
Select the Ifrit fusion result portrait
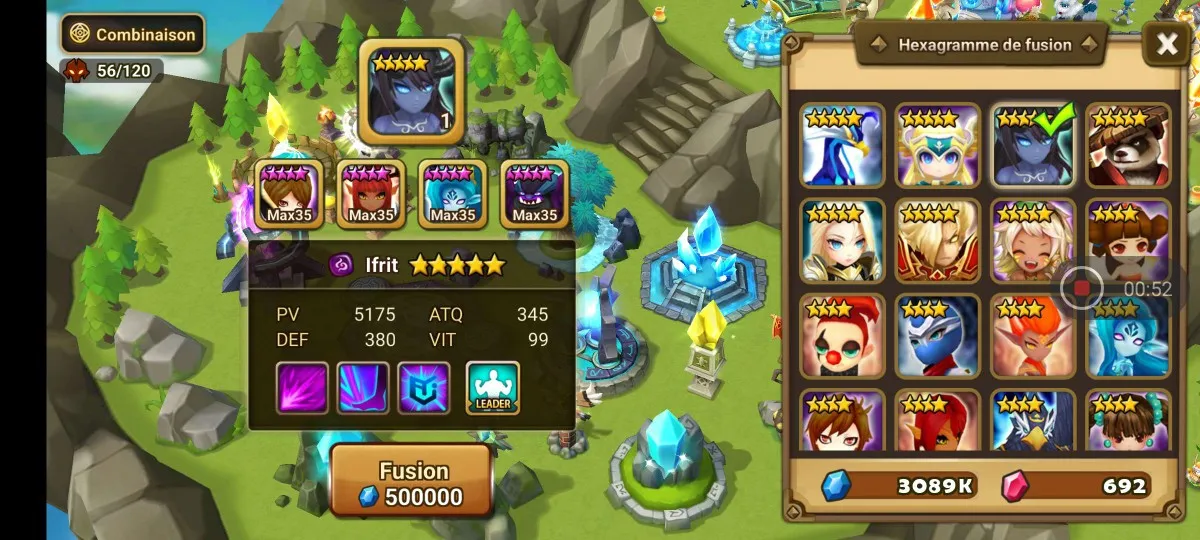(x=411, y=90)
